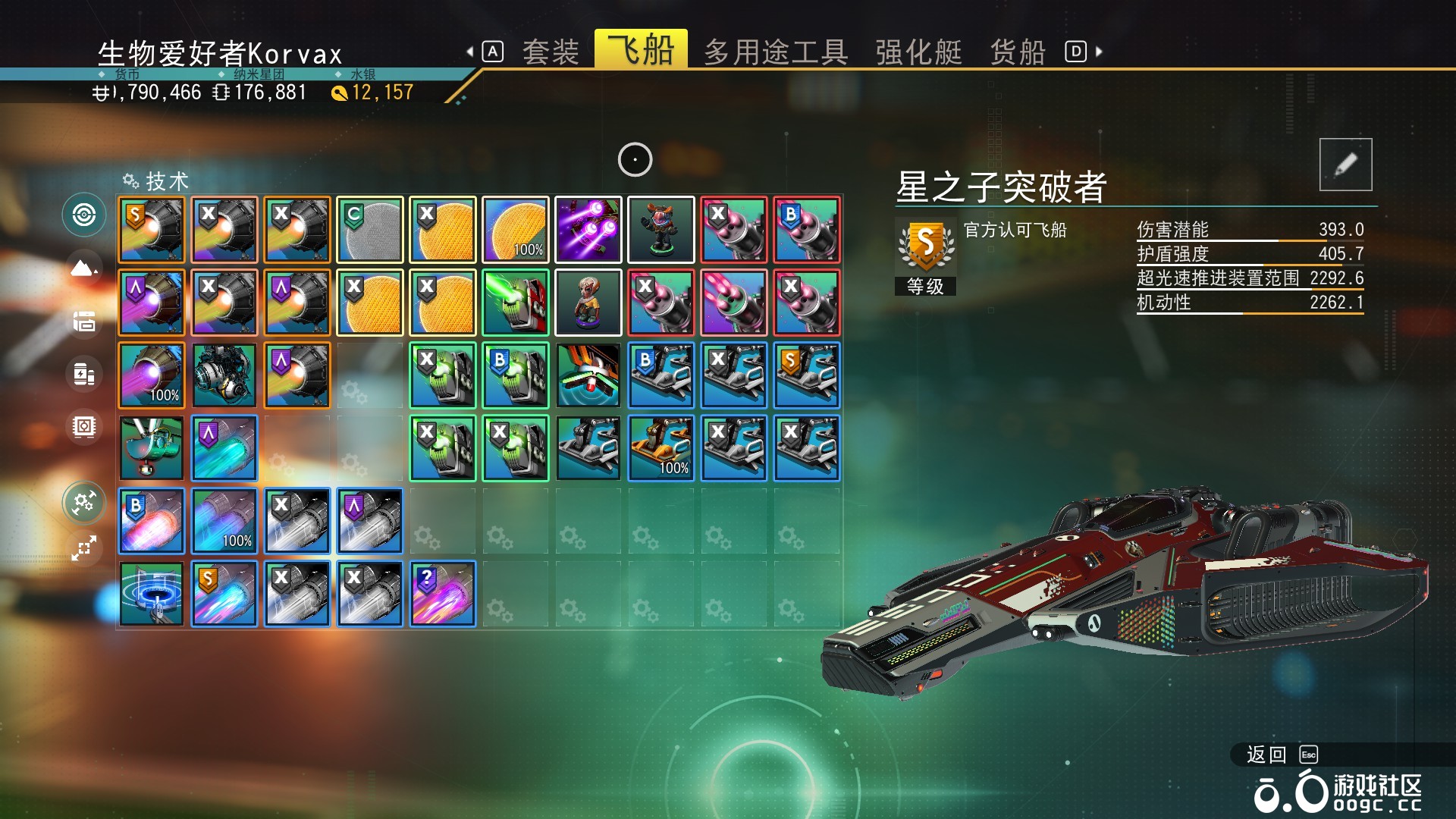
Task: Click the left arrow beside the A indicator
Action: pyautogui.click(x=472, y=51)
